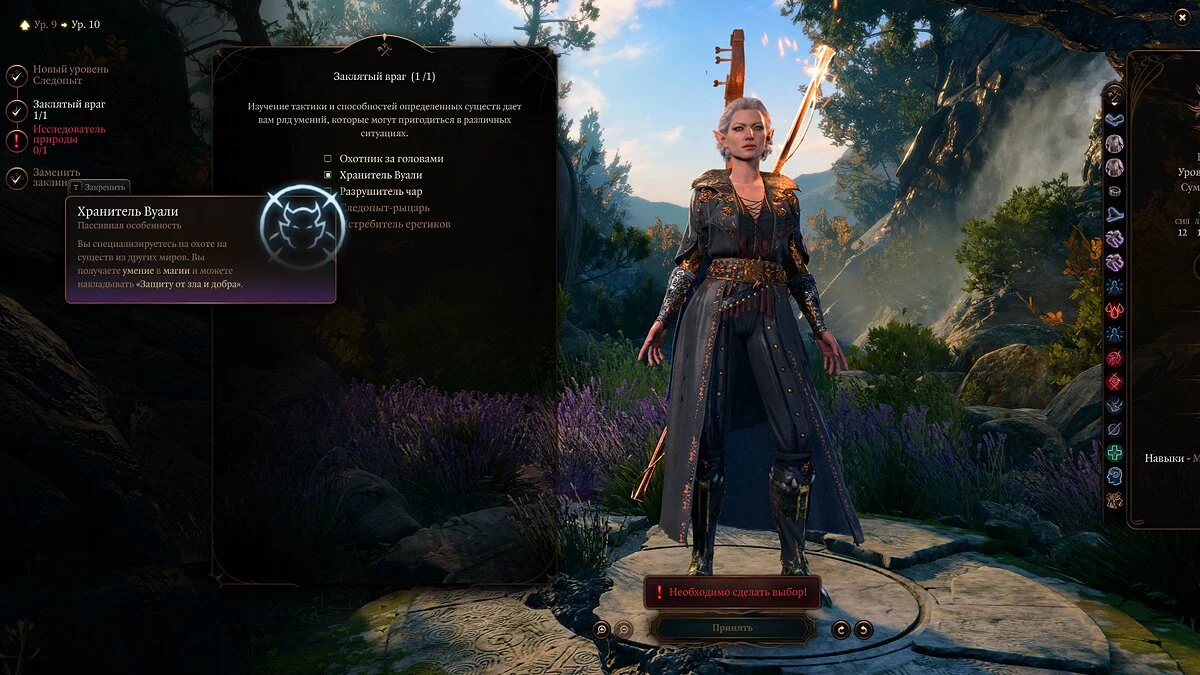Rotate character clockwise

coord(841,629)
